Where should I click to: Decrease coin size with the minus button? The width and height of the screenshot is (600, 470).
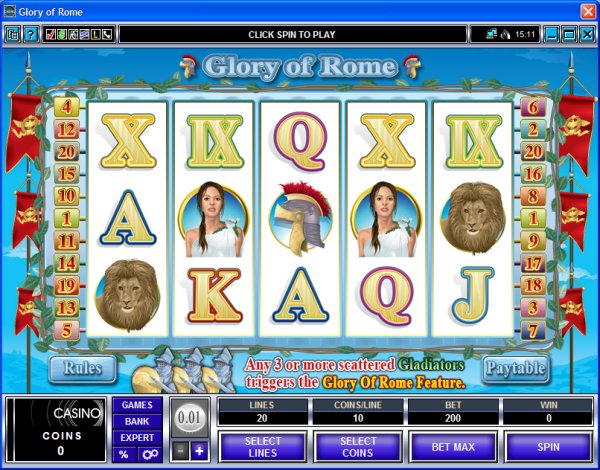coord(180,451)
